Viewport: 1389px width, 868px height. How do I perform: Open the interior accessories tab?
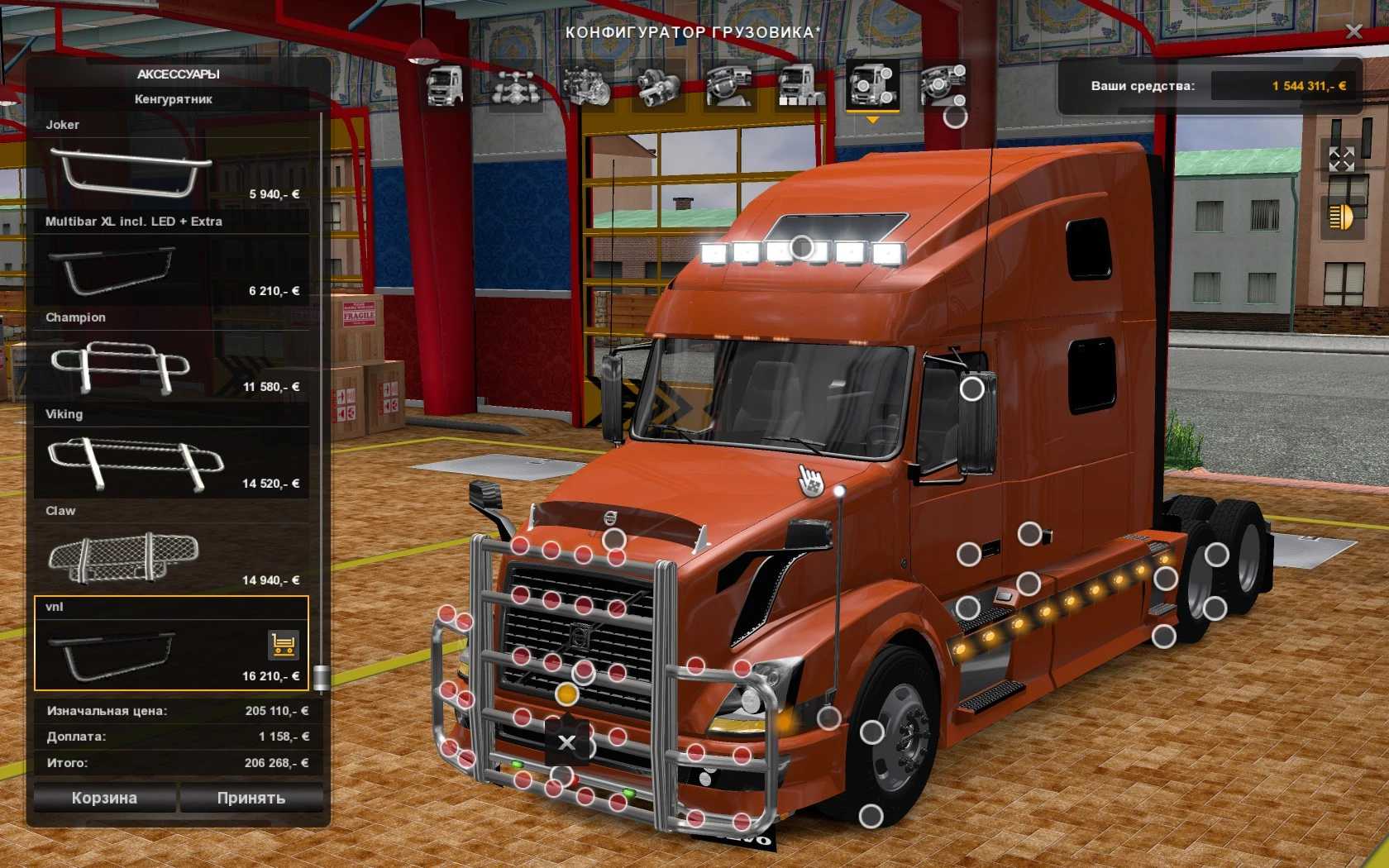click(943, 86)
